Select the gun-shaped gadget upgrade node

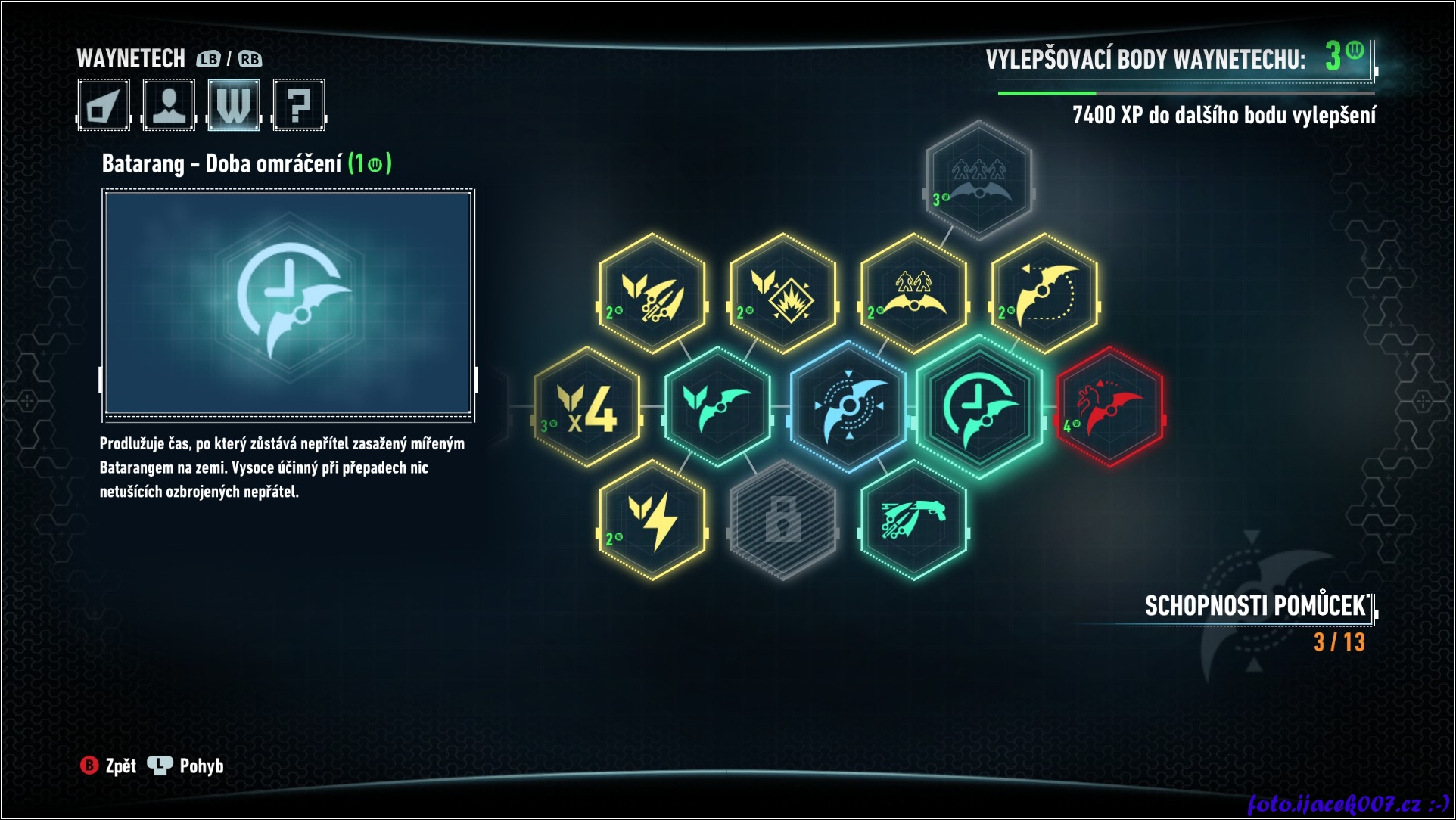(914, 520)
